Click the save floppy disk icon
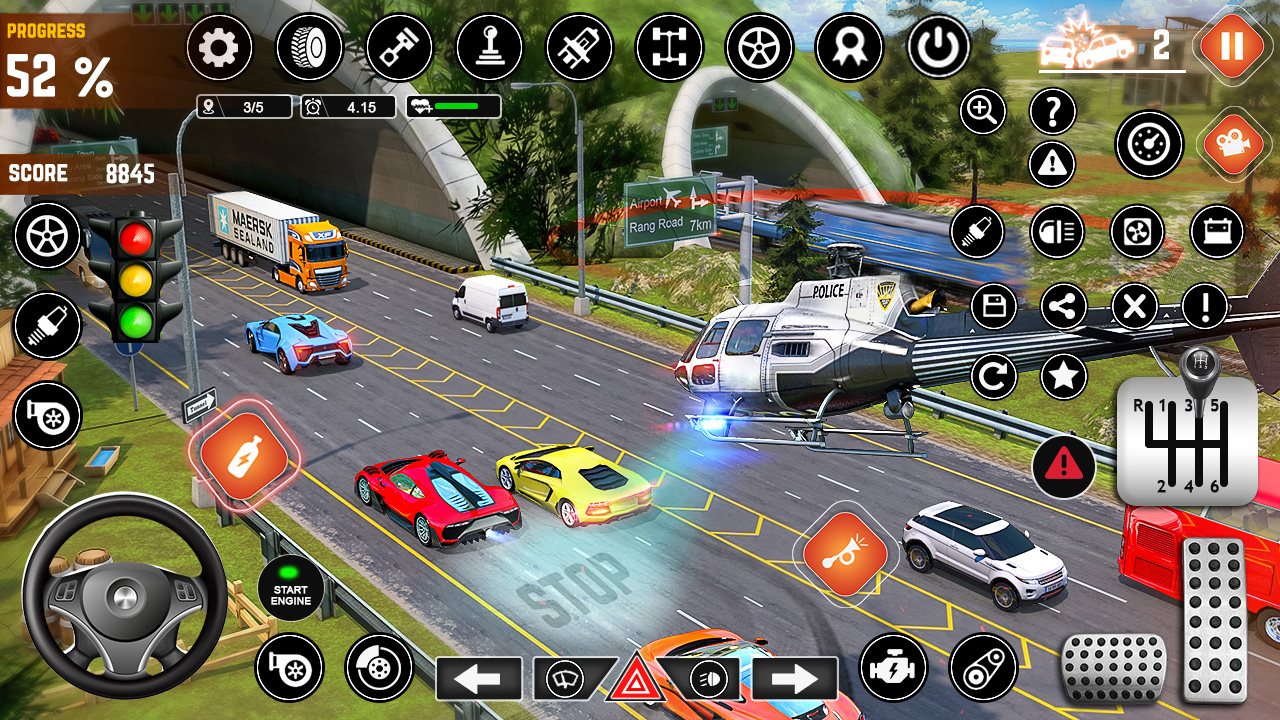This screenshot has height=720, width=1280. 993,307
